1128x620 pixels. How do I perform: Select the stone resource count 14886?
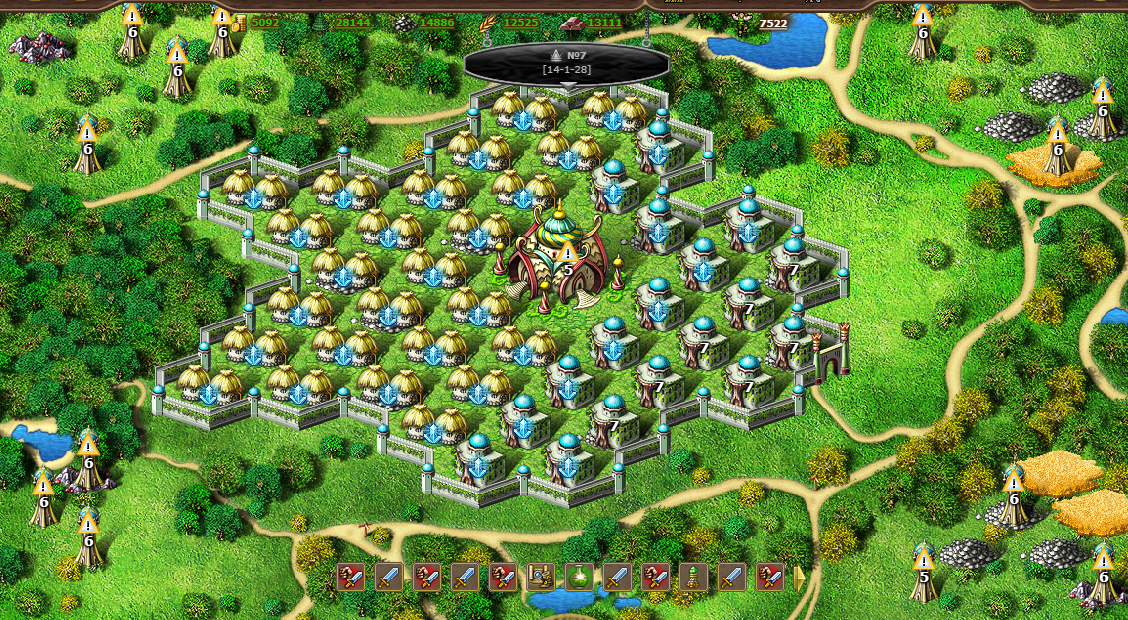point(436,22)
